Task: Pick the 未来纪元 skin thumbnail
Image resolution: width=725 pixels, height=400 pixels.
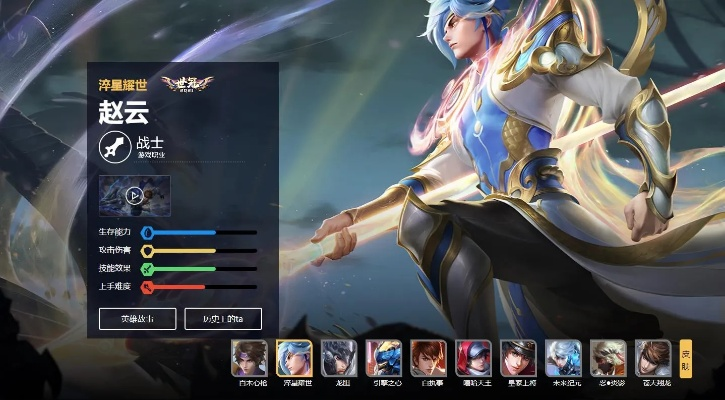Action: 564,357
